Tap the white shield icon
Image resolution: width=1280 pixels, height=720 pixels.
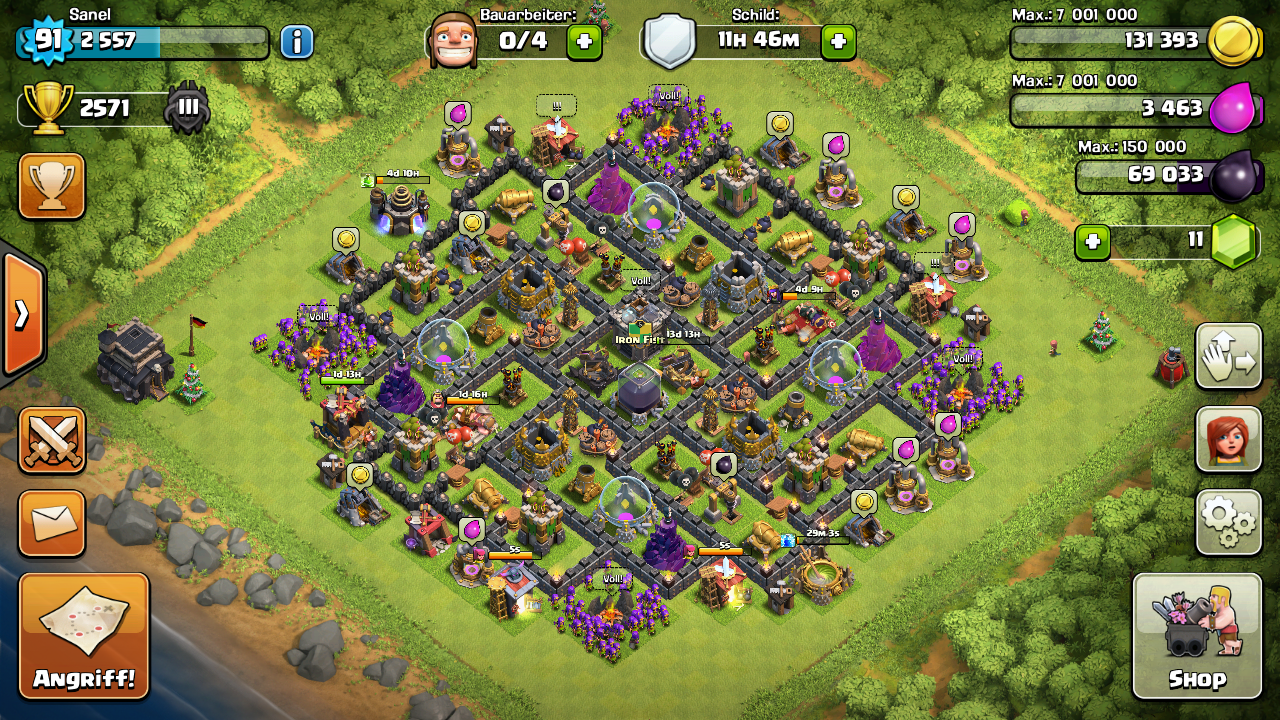tap(669, 42)
